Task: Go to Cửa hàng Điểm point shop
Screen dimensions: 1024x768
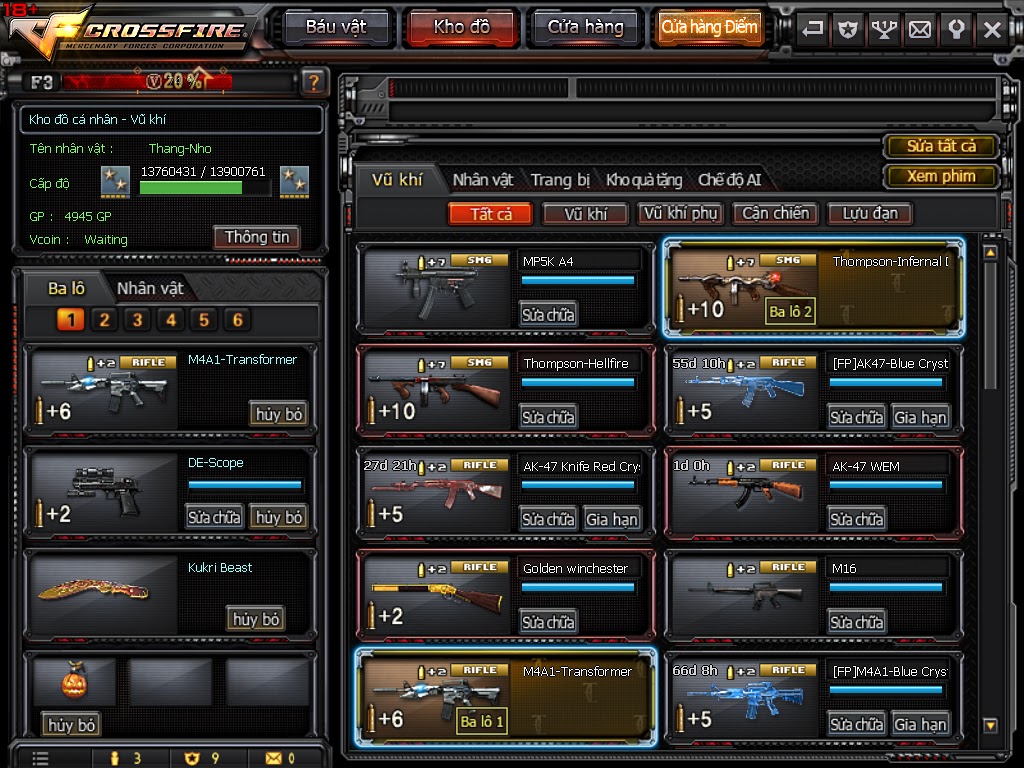Action: point(709,27)
